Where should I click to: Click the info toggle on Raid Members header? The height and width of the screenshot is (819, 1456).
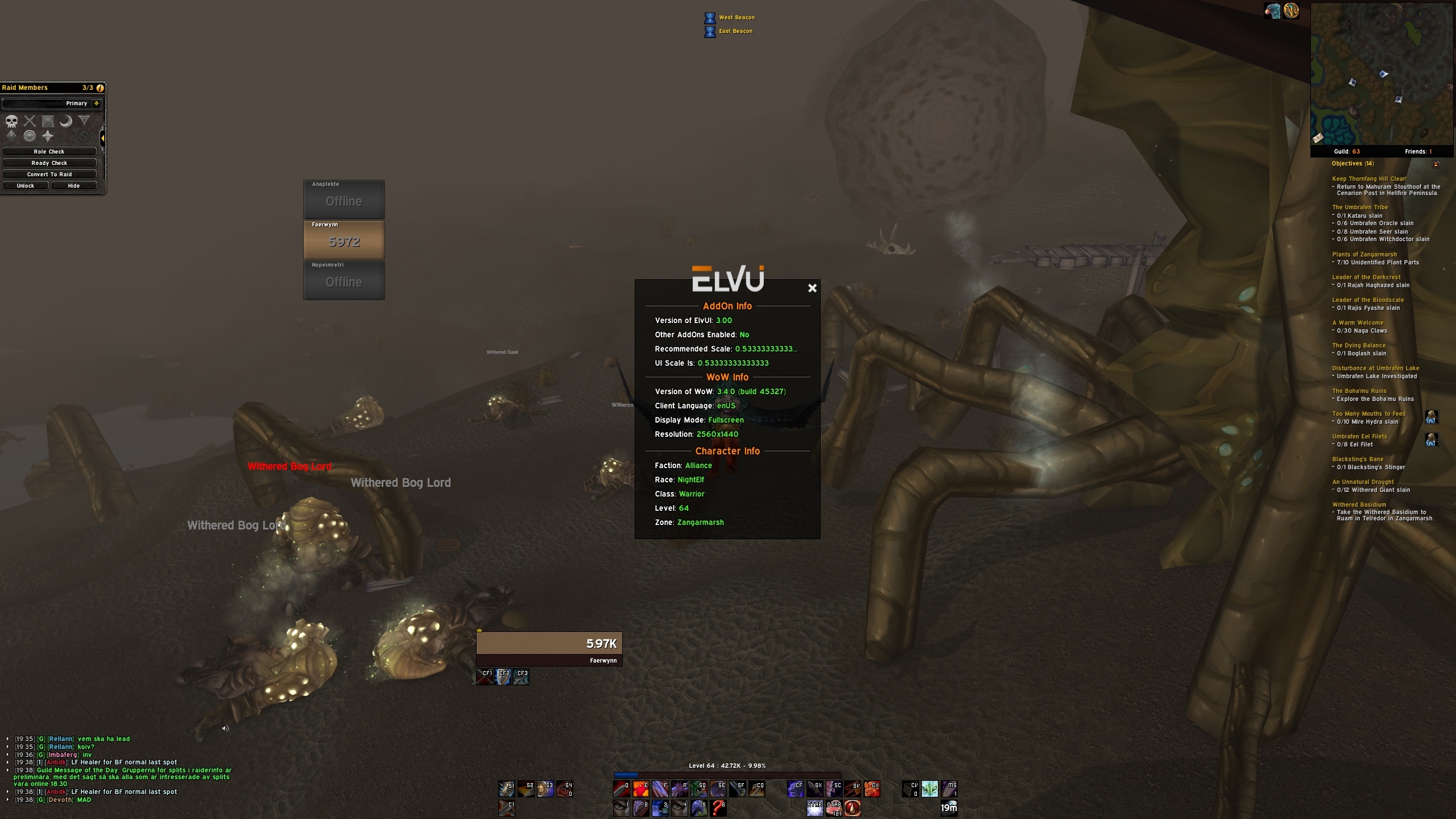click(x=100, y=88)
